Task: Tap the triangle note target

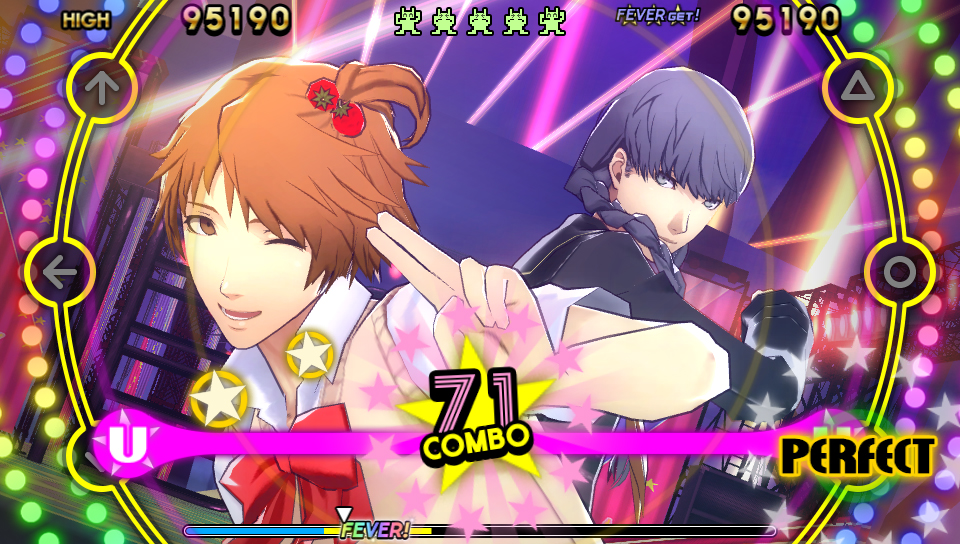Action: coord(857,88)
